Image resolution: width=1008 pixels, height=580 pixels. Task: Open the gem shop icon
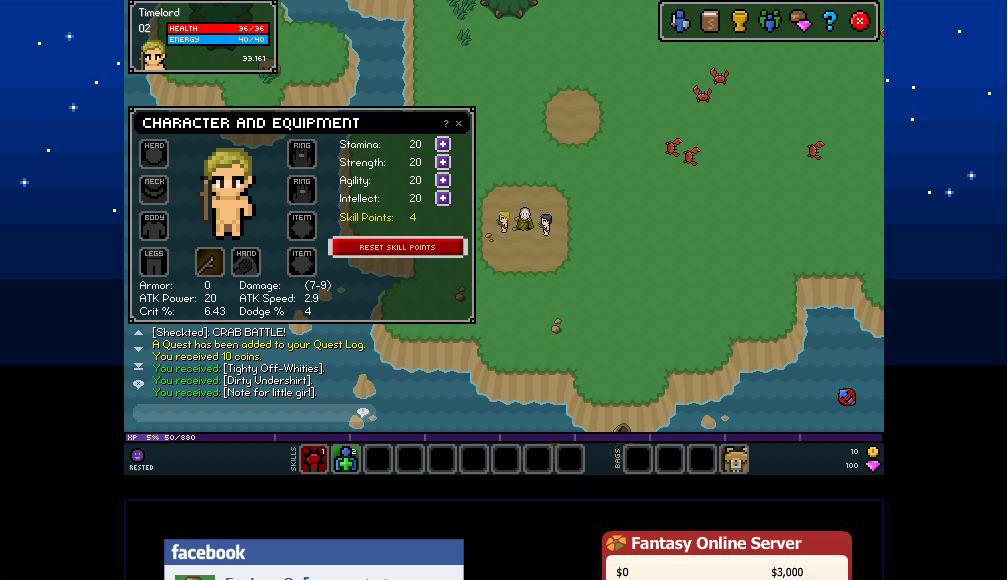point(800,21)
